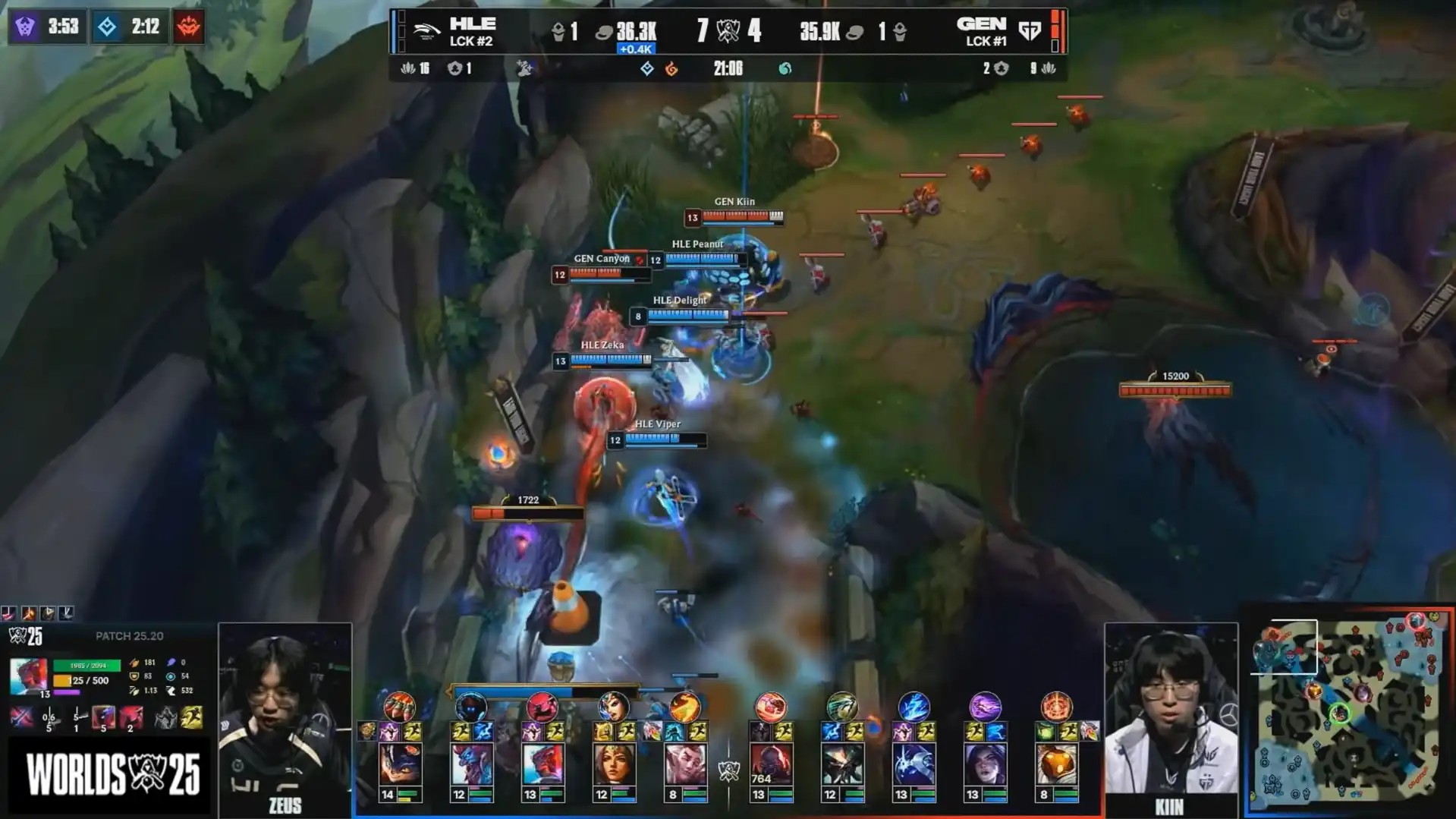Pick Kai'Sa's portrait in the champion bar
This screenshot has height=819, width=1456.
point(985,764)
